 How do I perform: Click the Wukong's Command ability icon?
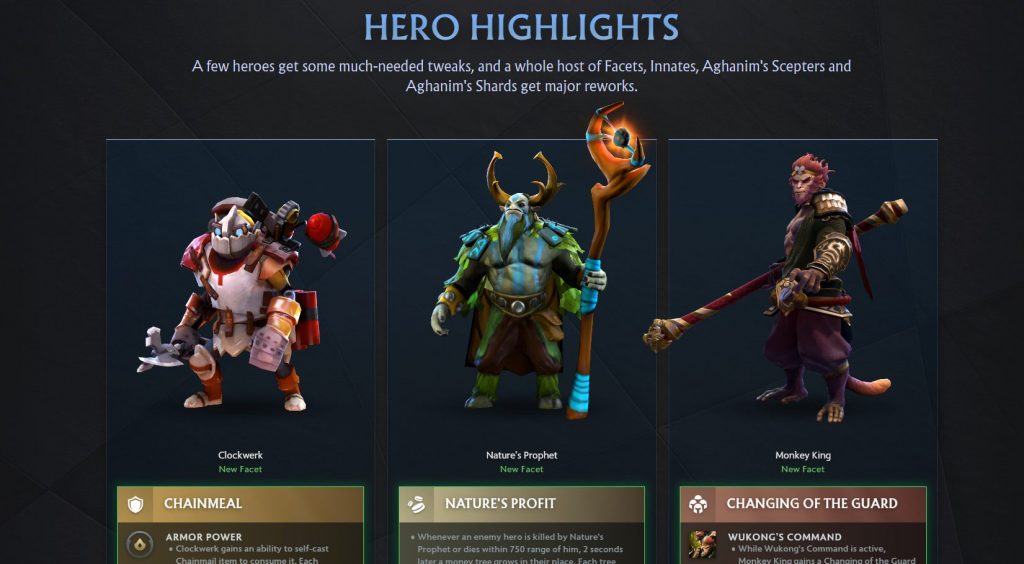coord(702,545)
